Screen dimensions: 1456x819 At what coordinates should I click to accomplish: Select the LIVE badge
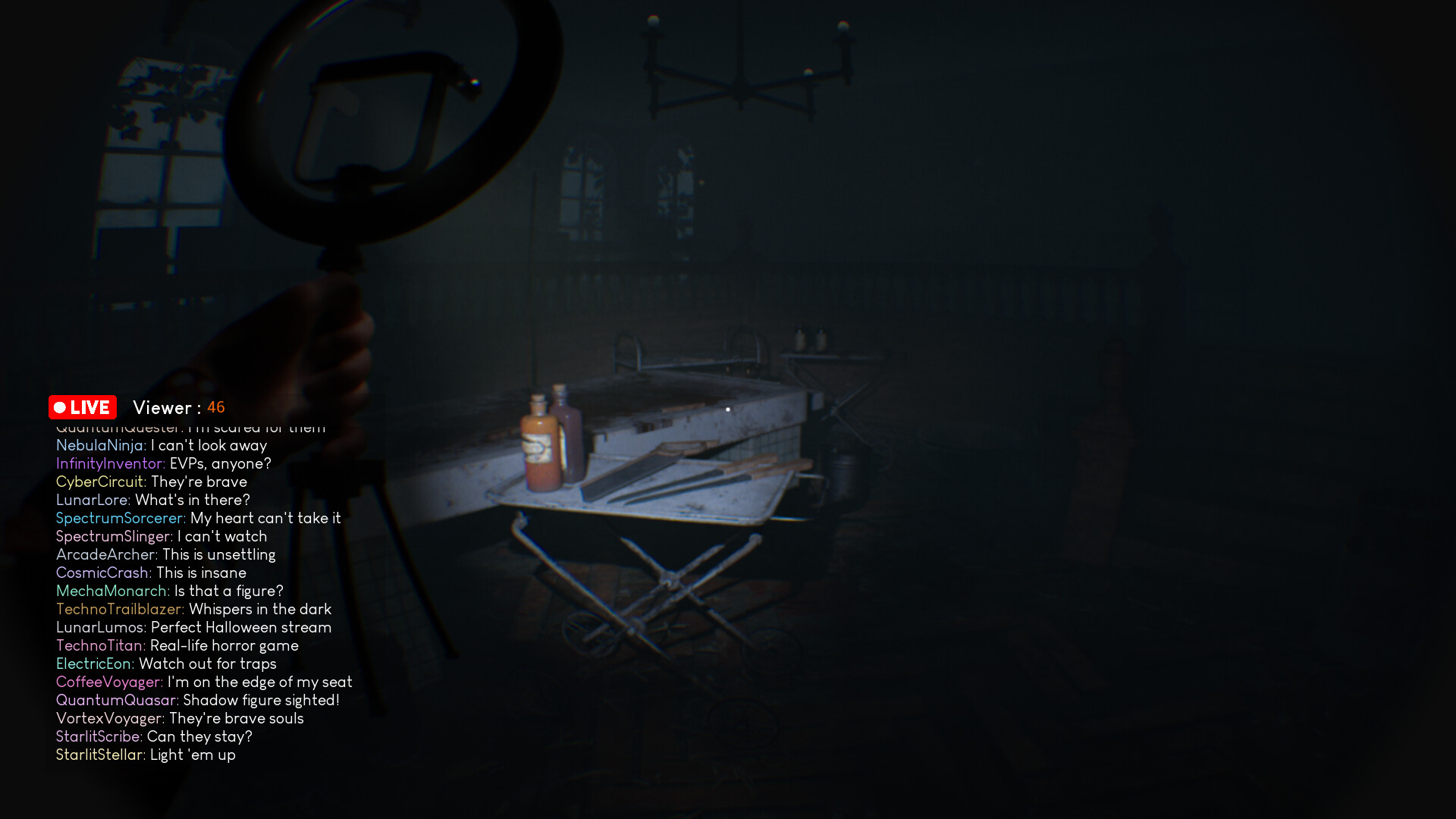click(83, 407)
